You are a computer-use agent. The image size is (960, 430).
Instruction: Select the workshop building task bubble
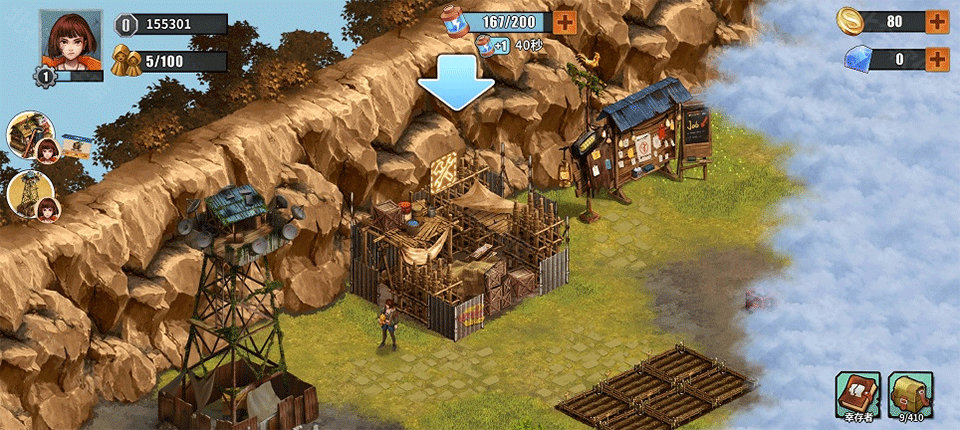(30, 135)
